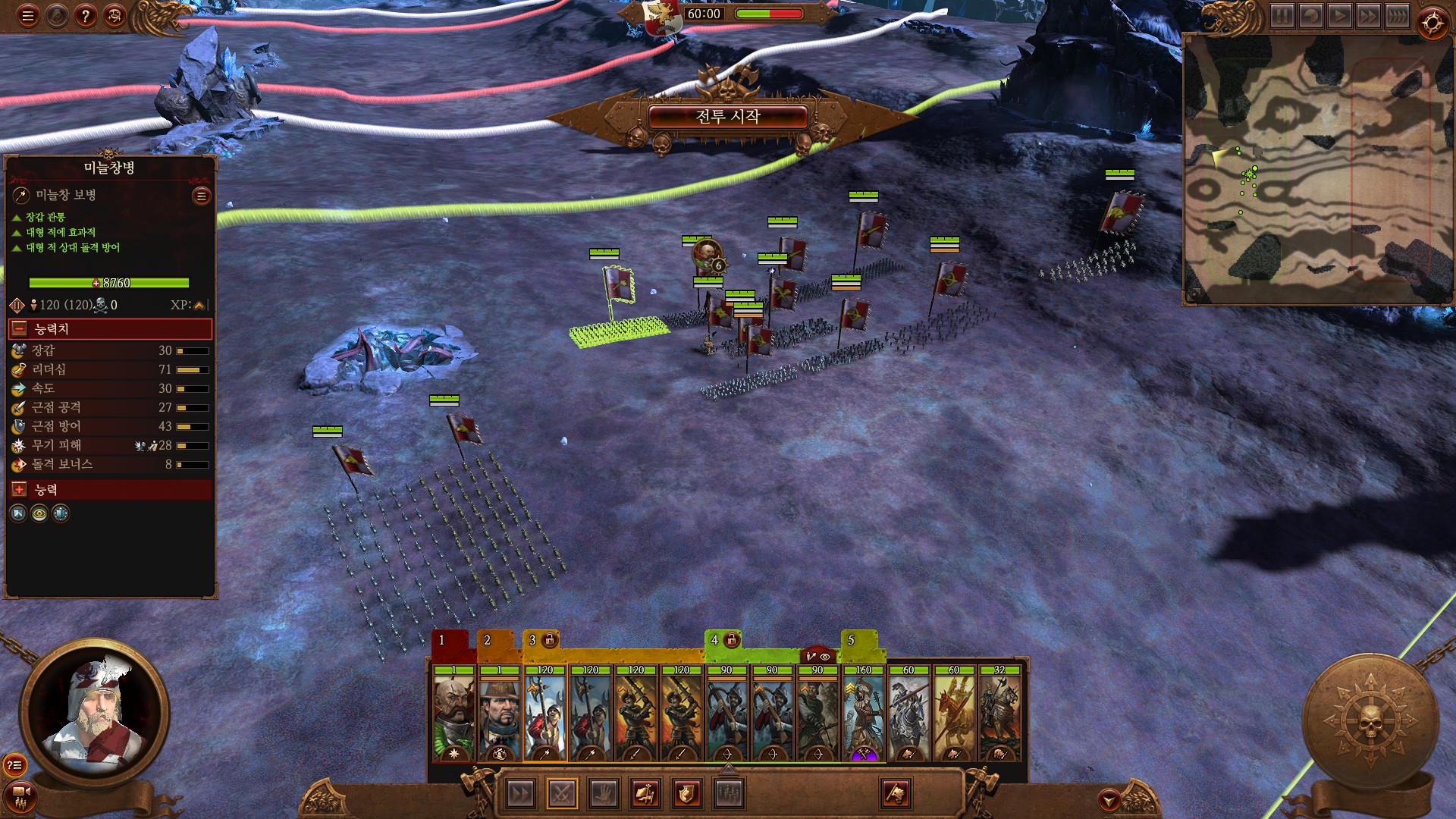This screenshot has height=819, width=1456.
Task: Select the 32-man demigryph cavalry card
Action: (x=999, y=714)
